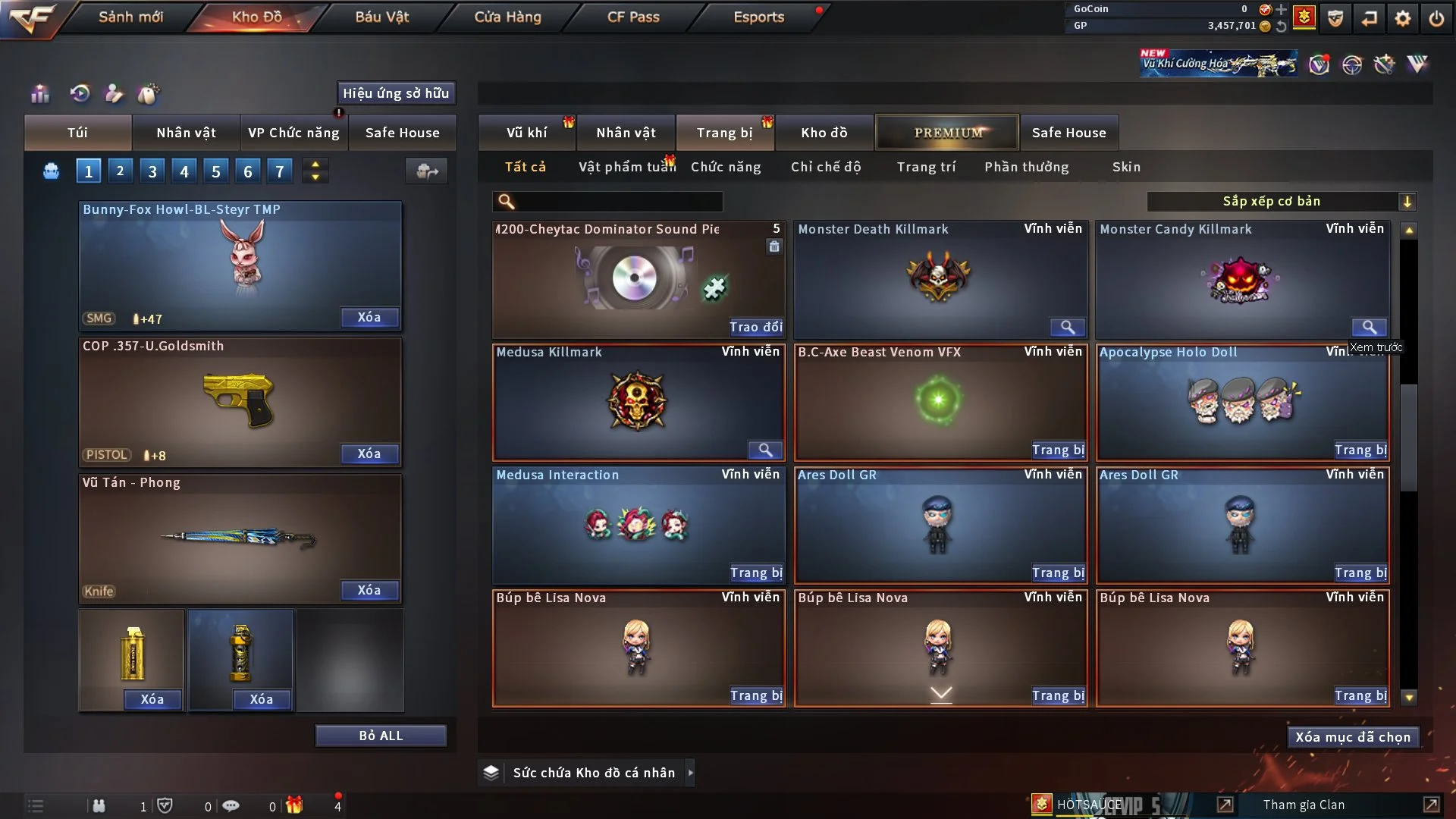This screenshot has height=819, width=1456.
Task: Remove the COP .357 Goldsmith pistol
Action: tap(369, 453)
